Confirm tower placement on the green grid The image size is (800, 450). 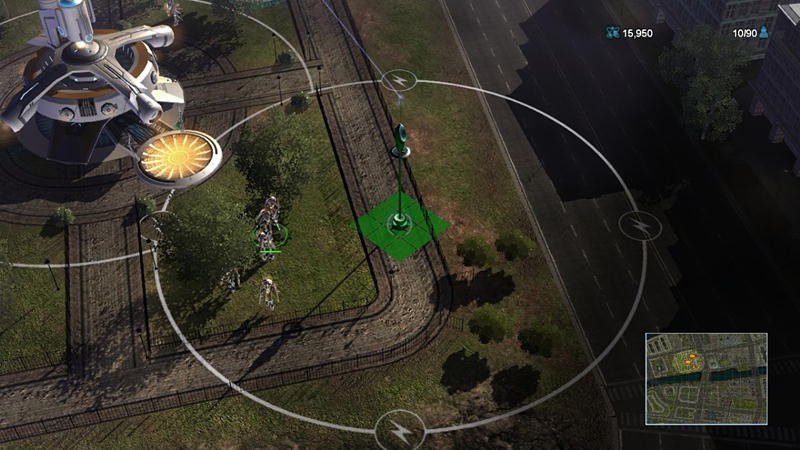point(402,229)
